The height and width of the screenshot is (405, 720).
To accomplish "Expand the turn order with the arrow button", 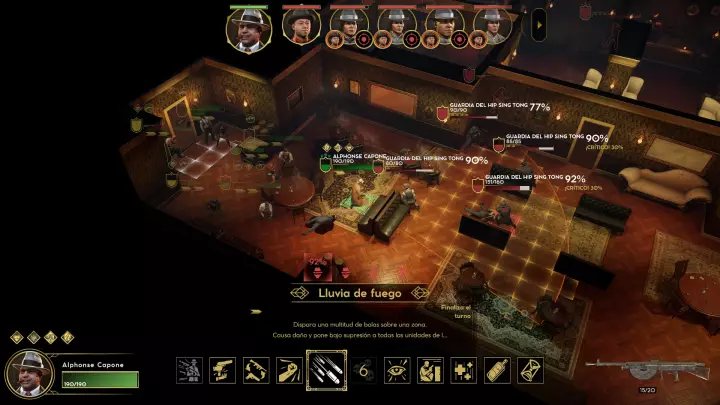I will [x=539, y=20].
